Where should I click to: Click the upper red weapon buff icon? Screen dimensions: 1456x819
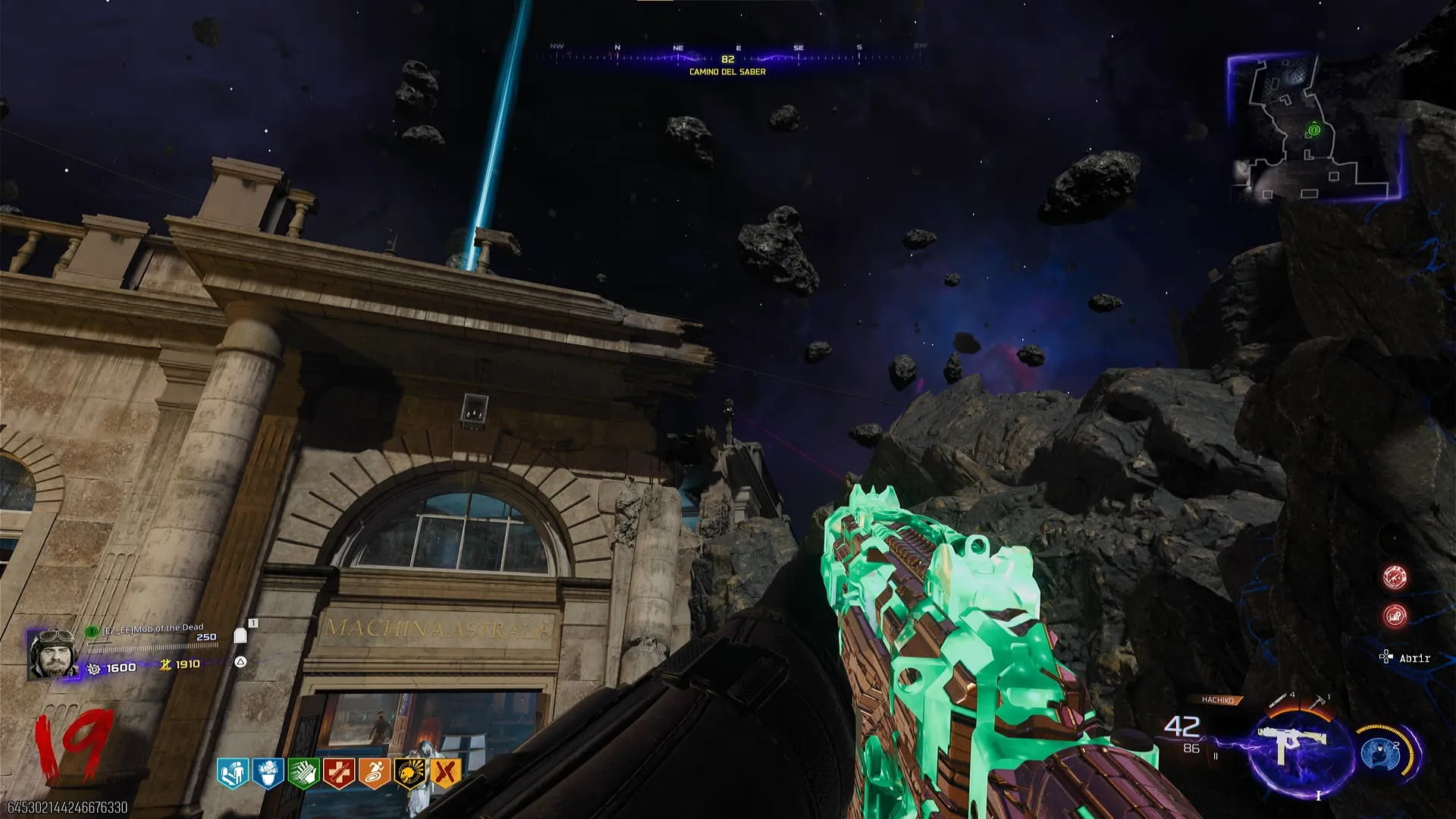click(1395, 578)
